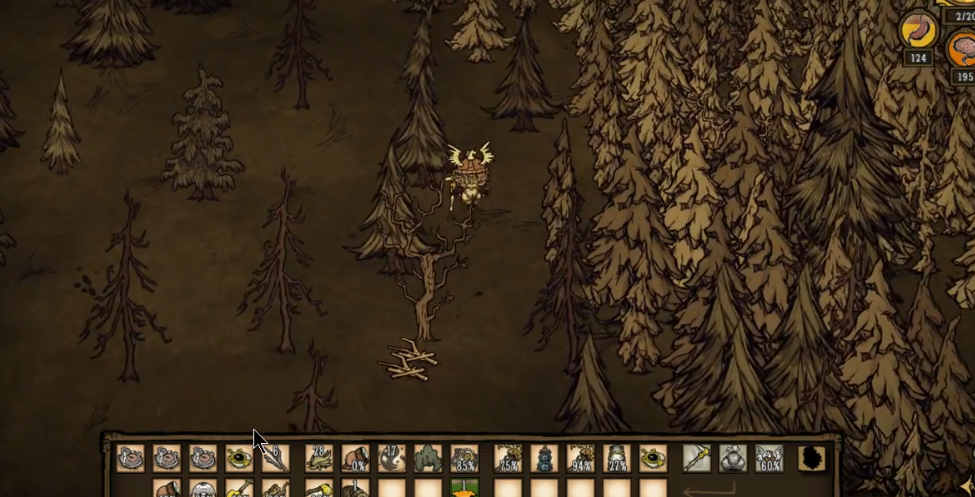Viewport: 975px width, 497px height.
Task: Pick the stack of 28 cut grass
Action: [319, 458]
